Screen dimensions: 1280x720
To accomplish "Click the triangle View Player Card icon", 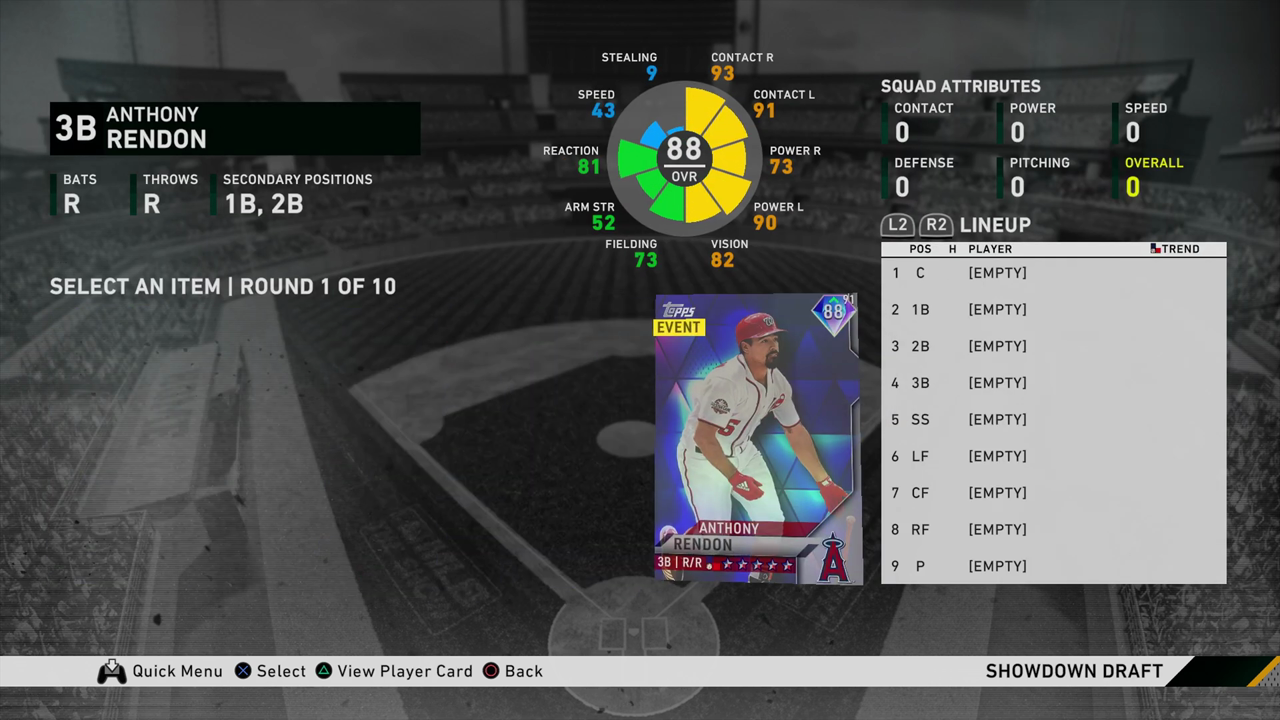I will 324,671.
